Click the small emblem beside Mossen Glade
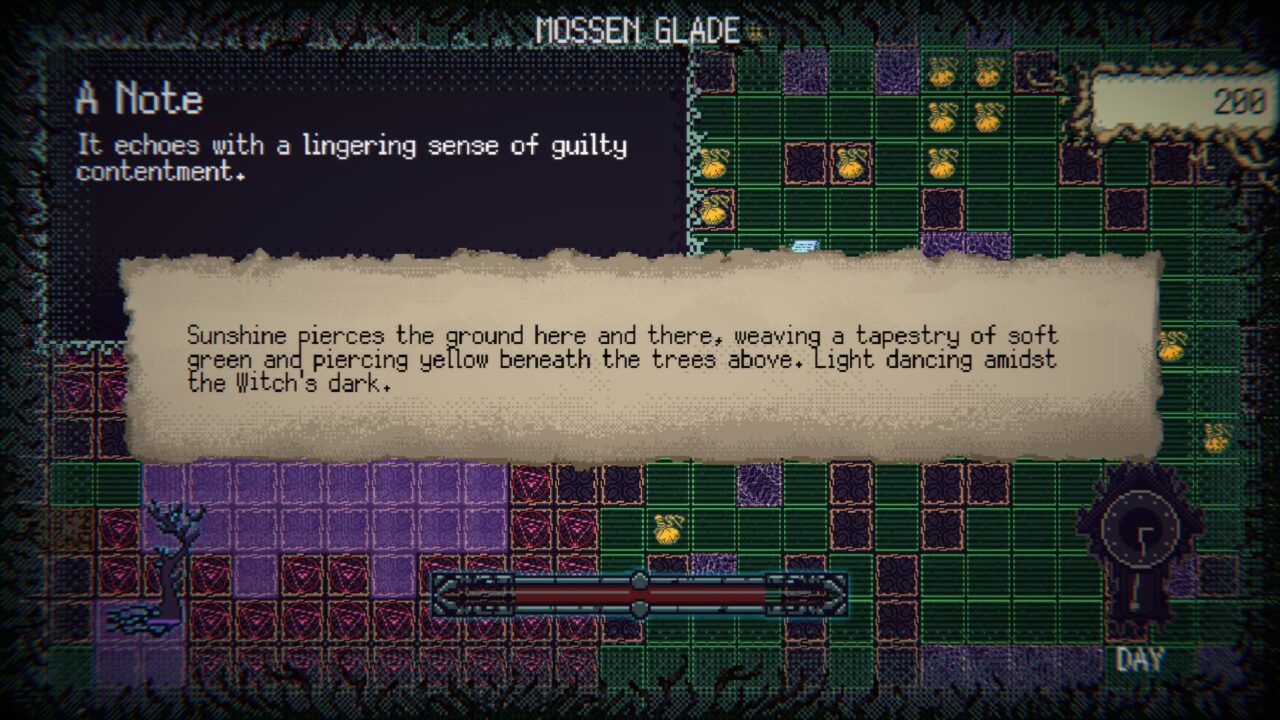 (757, 32)
